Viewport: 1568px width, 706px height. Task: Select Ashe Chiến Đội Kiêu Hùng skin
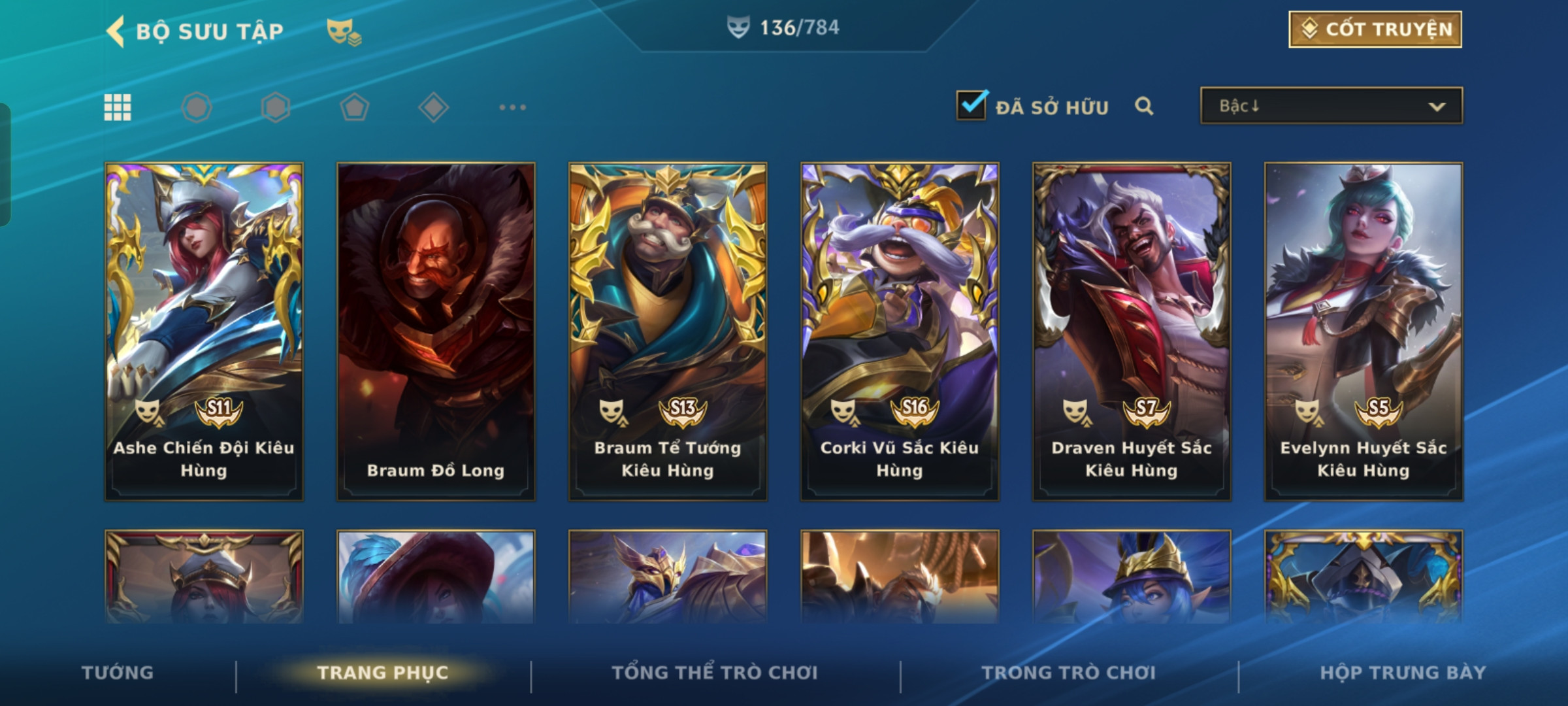click(204, 331)
